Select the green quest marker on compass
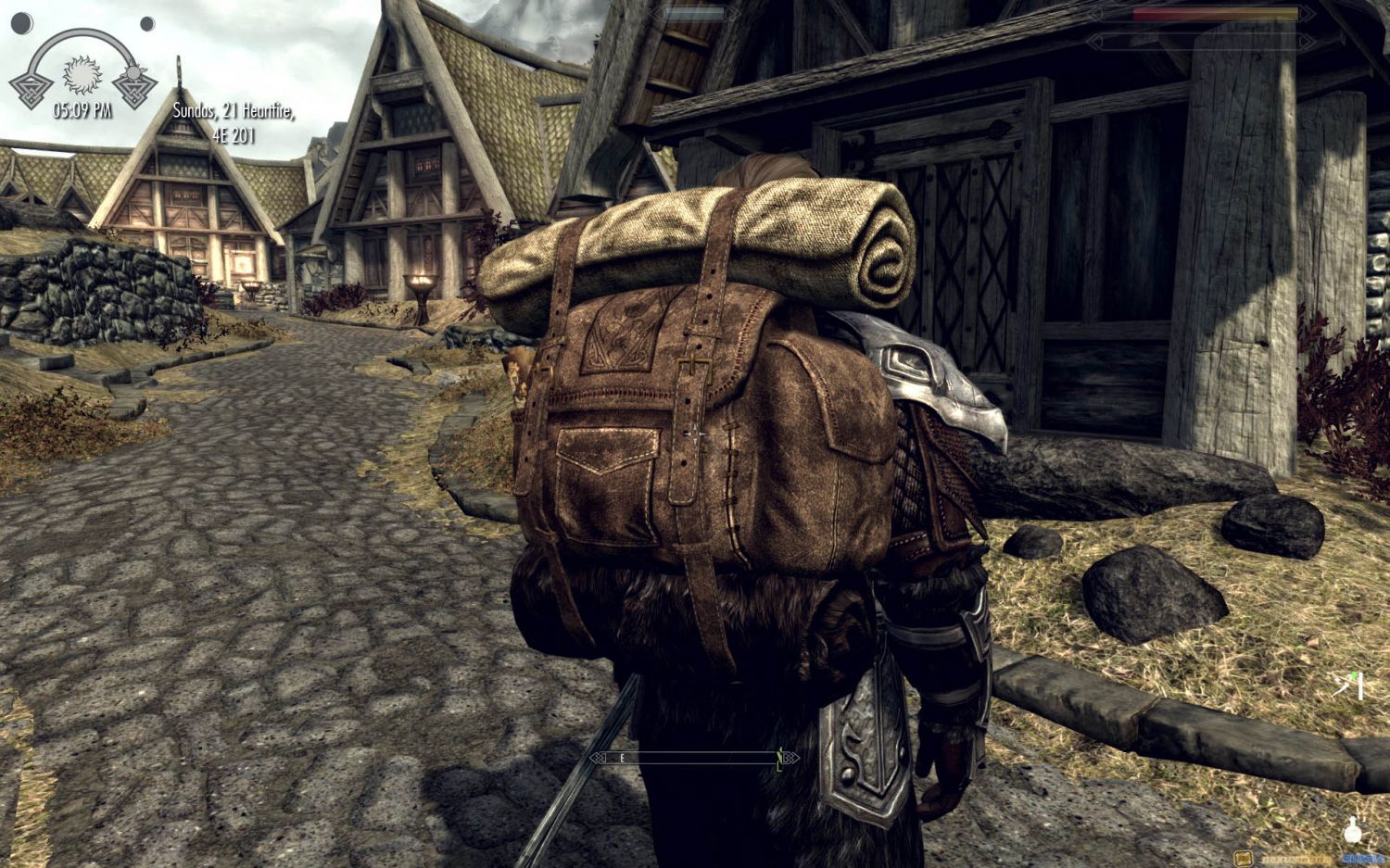Image resolution: width=1390 pixels, height=868 pixels. pos(780,759)
